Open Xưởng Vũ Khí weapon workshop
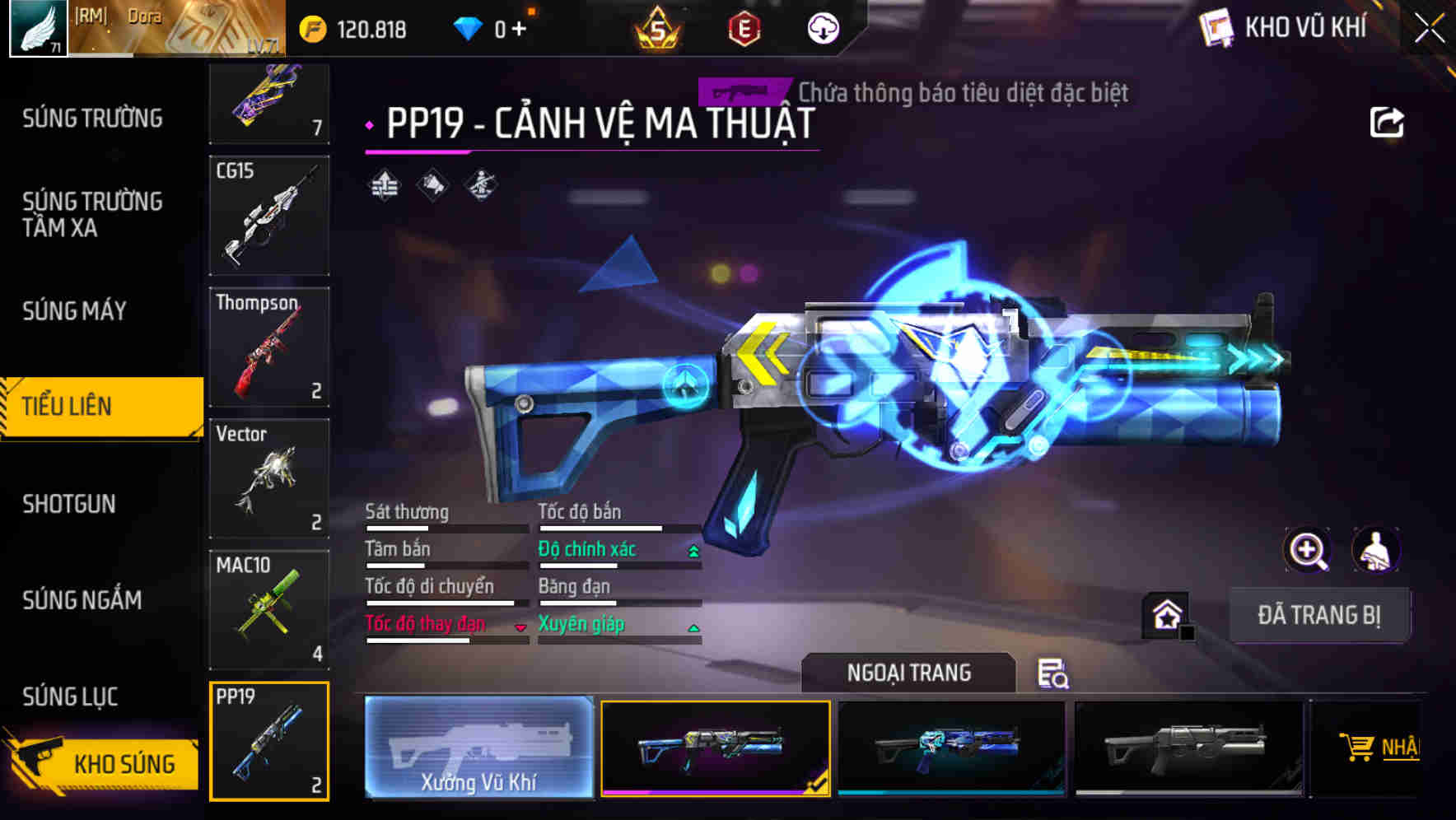Viewport: 1456px width, 820px height. (x=478, y=748)
